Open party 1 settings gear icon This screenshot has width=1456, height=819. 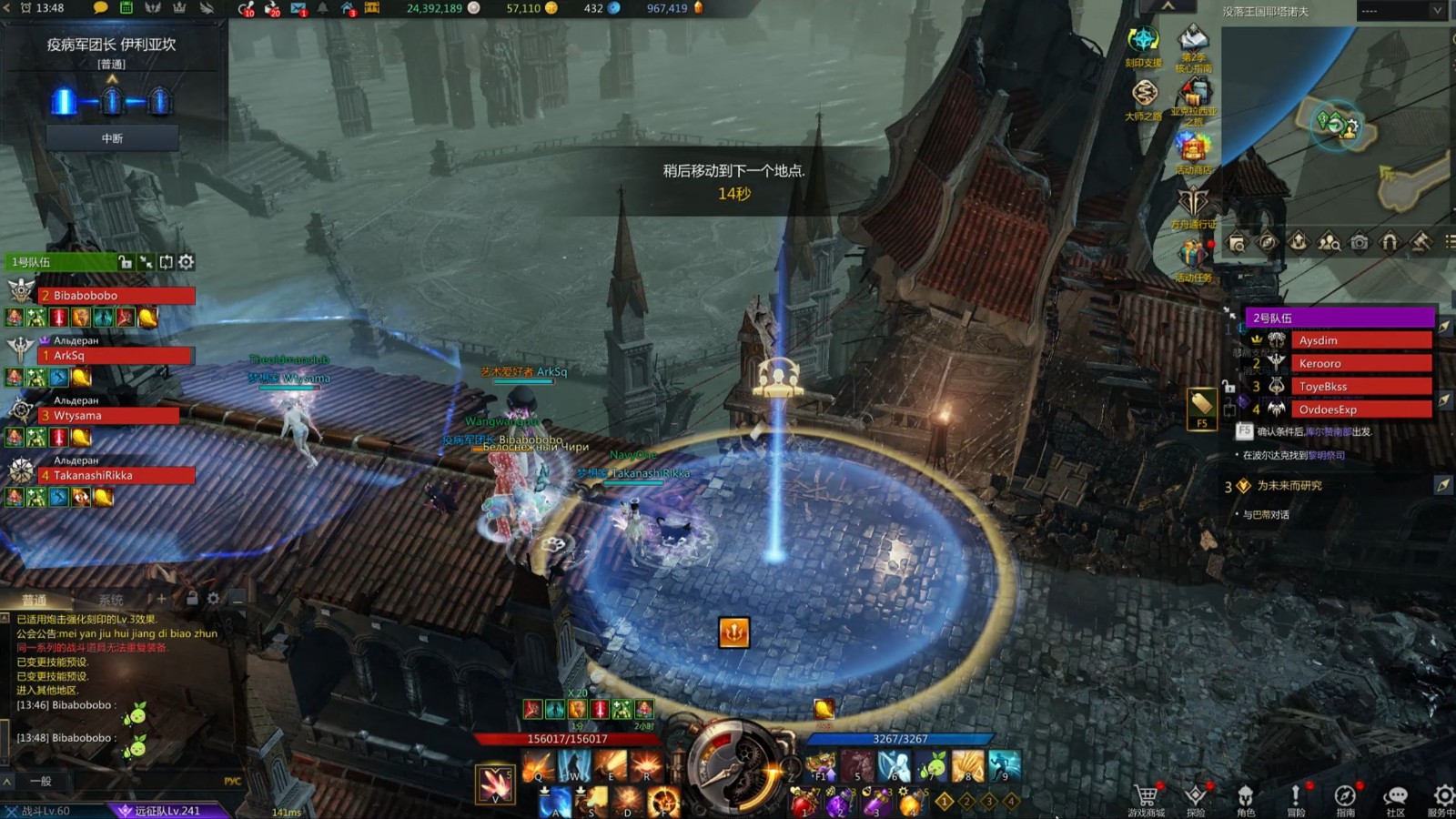(x=187, y=262)
